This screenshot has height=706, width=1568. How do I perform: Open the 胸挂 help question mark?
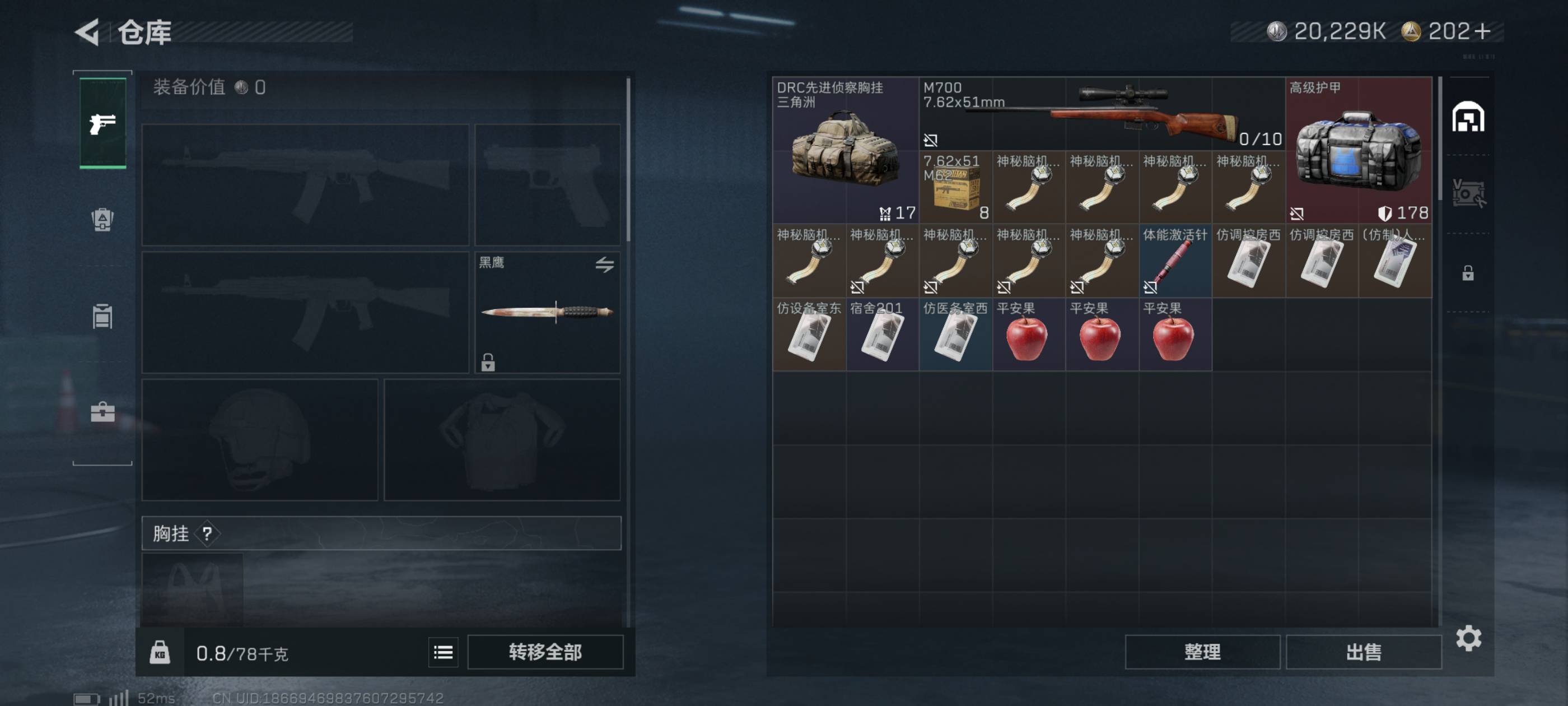point(207,533)
